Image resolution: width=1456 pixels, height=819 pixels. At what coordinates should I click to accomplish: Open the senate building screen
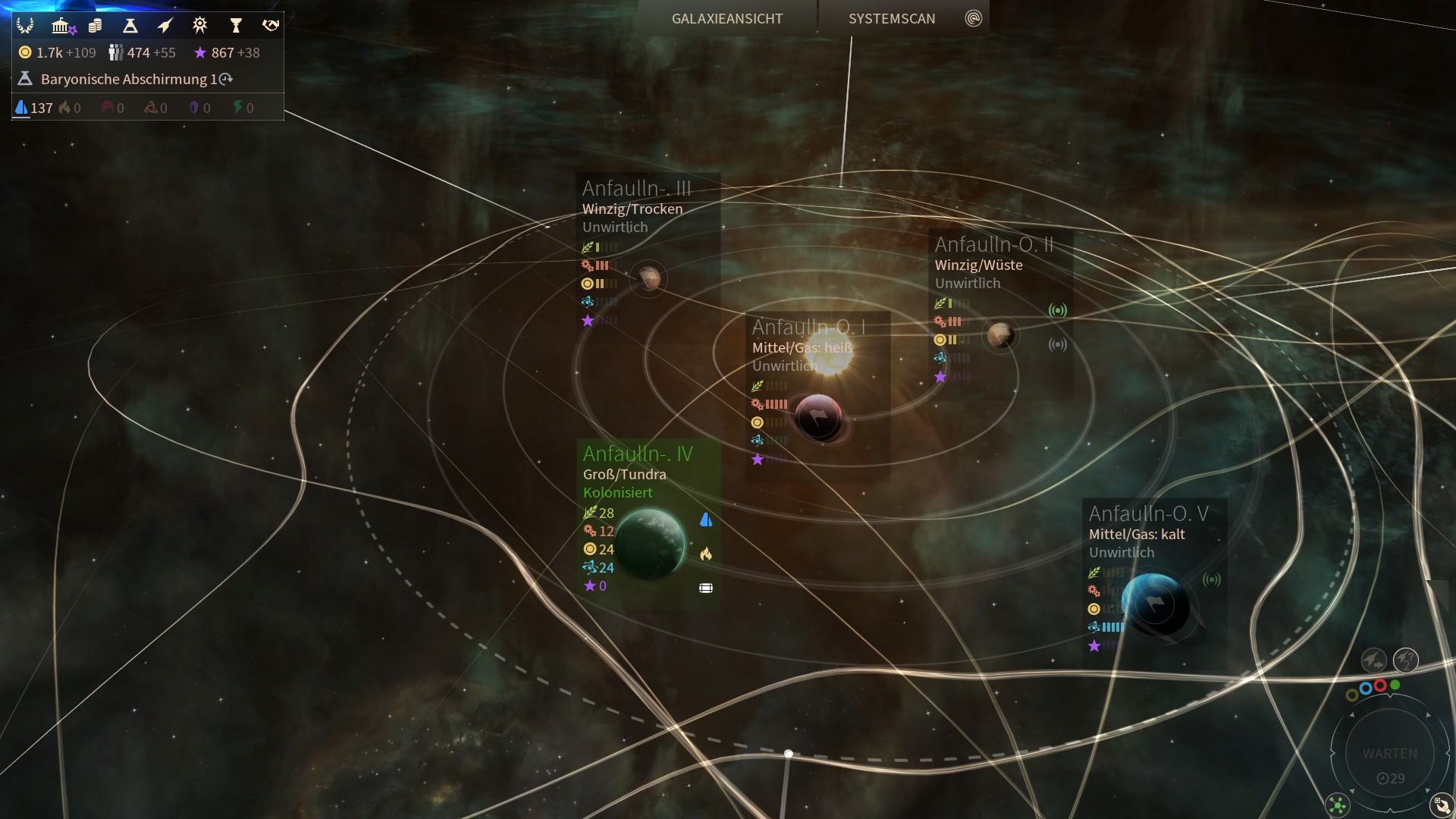tap(61, 26)
